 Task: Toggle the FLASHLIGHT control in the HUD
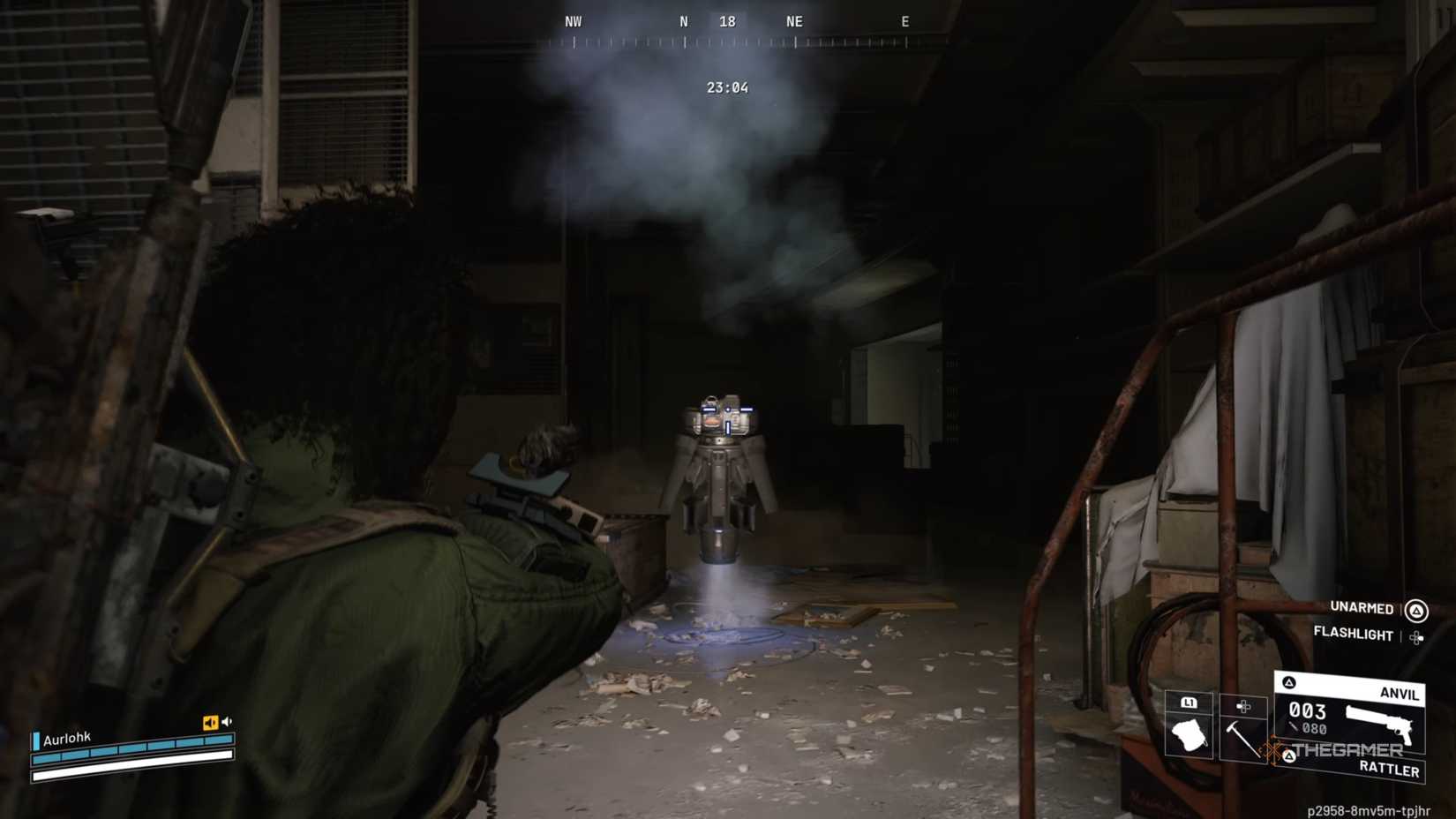(1354, 635)
